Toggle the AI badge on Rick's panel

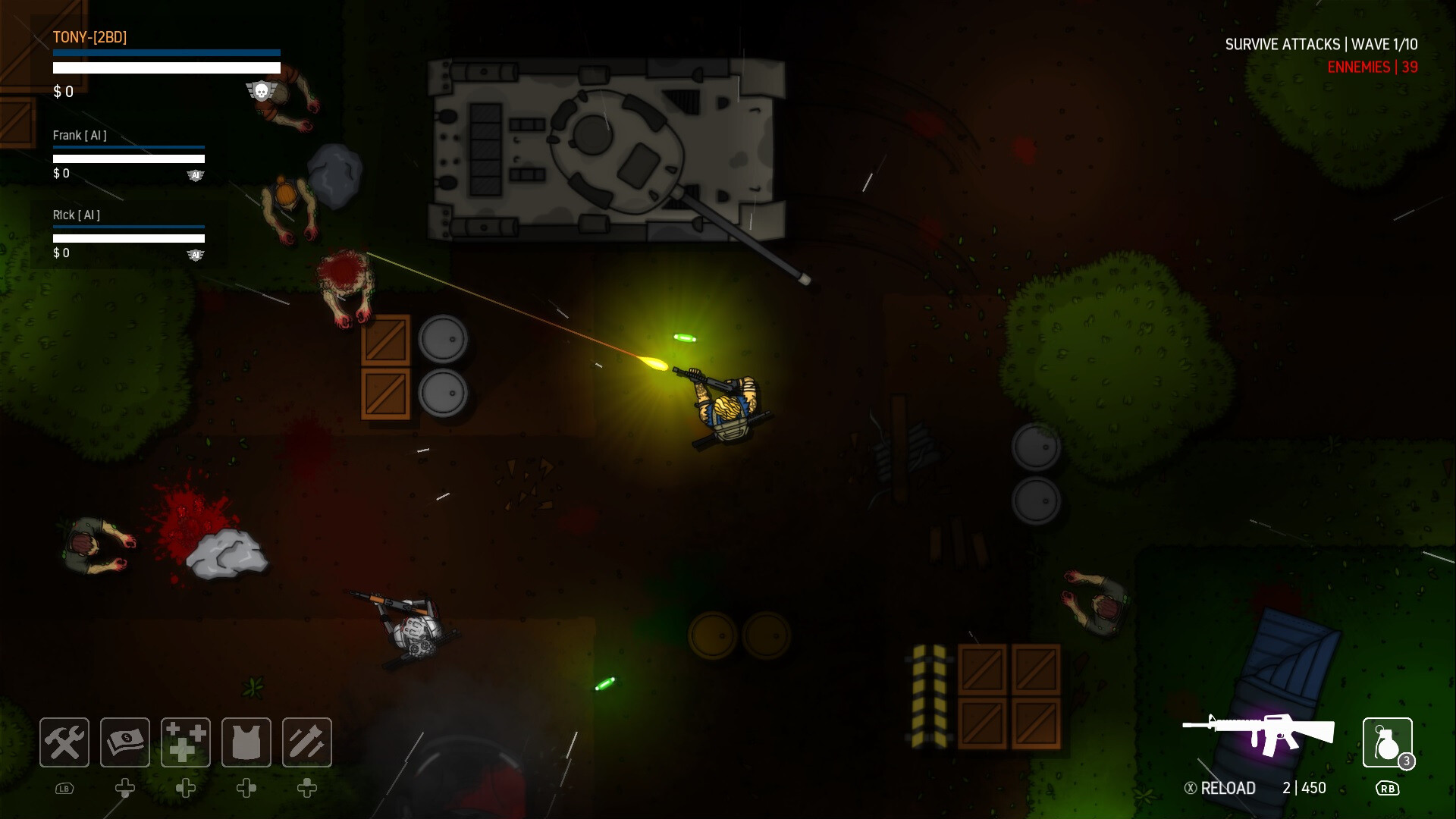[x=196, y=256]
